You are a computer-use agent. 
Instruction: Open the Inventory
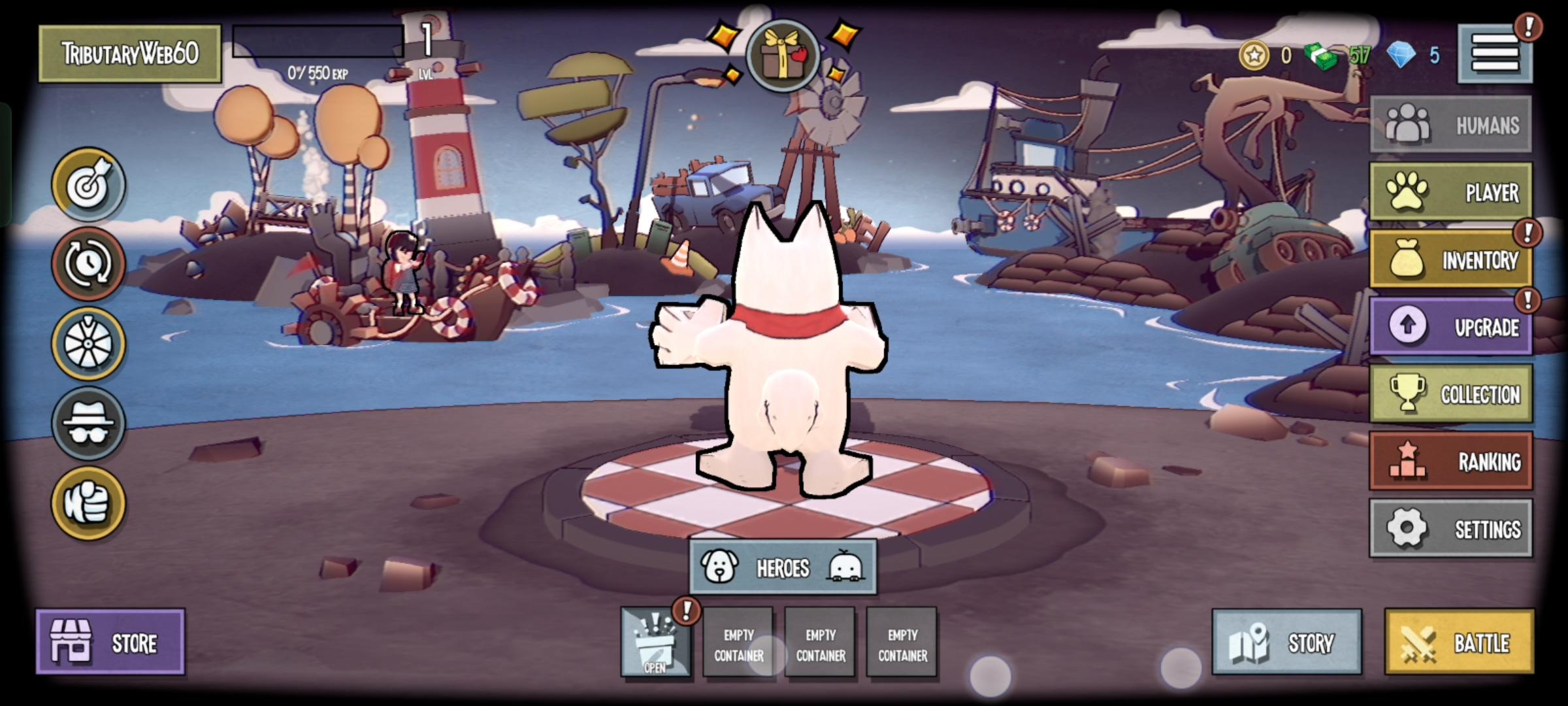point(1450,260)
